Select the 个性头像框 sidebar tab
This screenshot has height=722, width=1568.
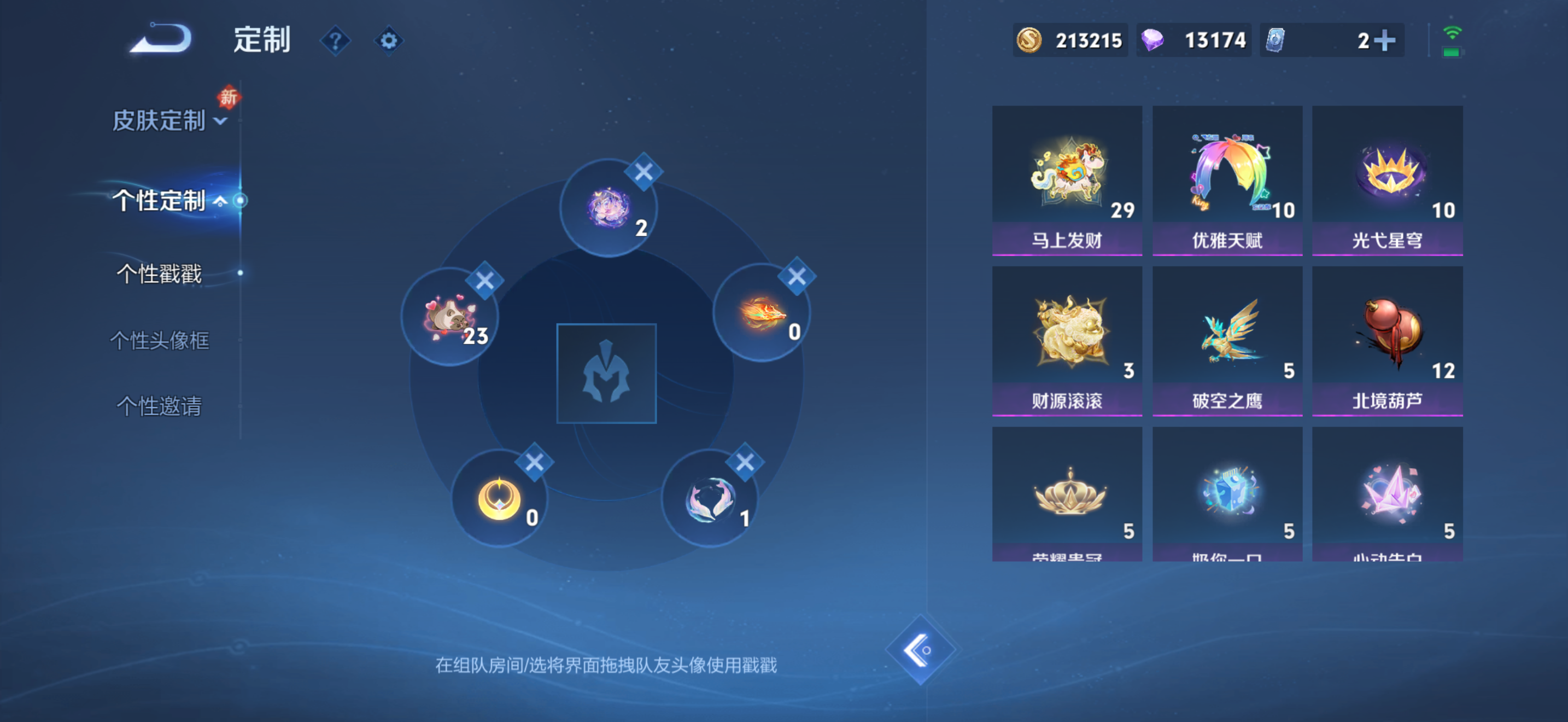(x=160, y=341)
